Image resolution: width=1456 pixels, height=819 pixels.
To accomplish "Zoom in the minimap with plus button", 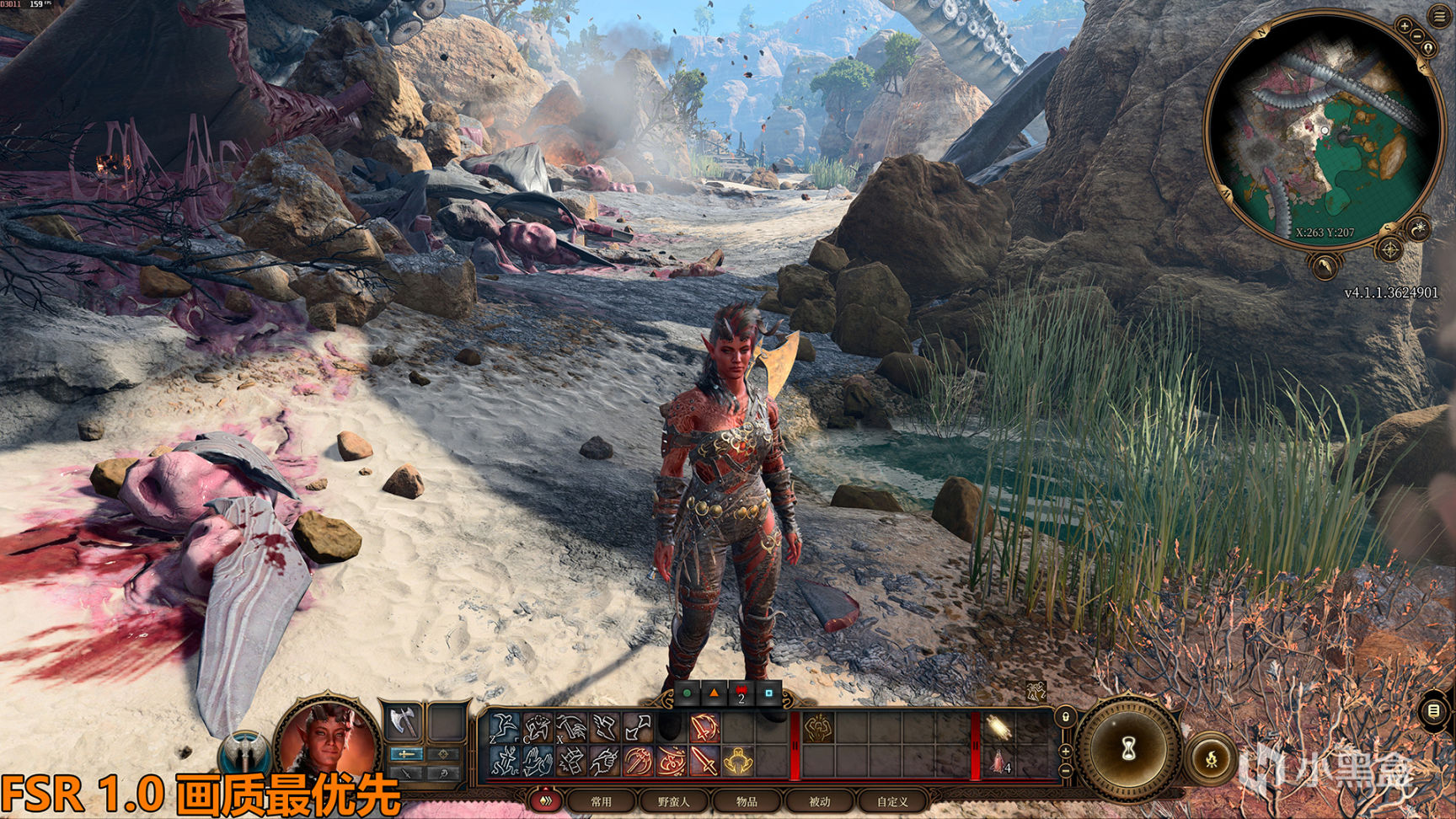I will point(1404,26).
